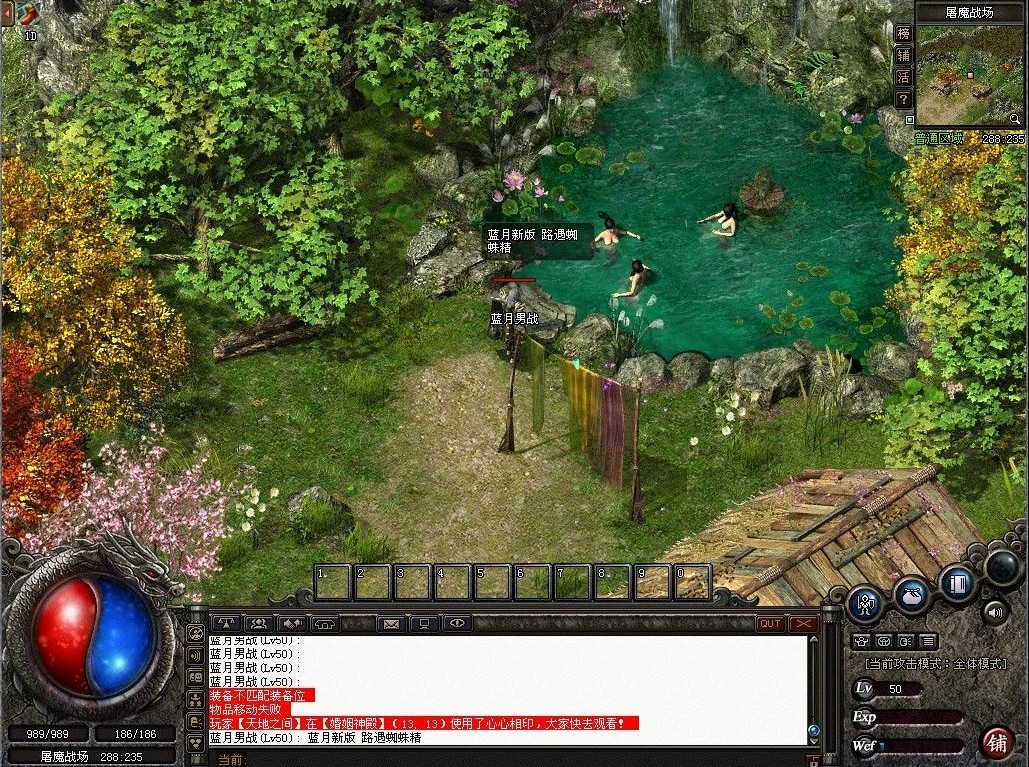This screenshot has height=767, width=1029.
Task: Open the mail envelope icon
Action: tap(391, 624)
